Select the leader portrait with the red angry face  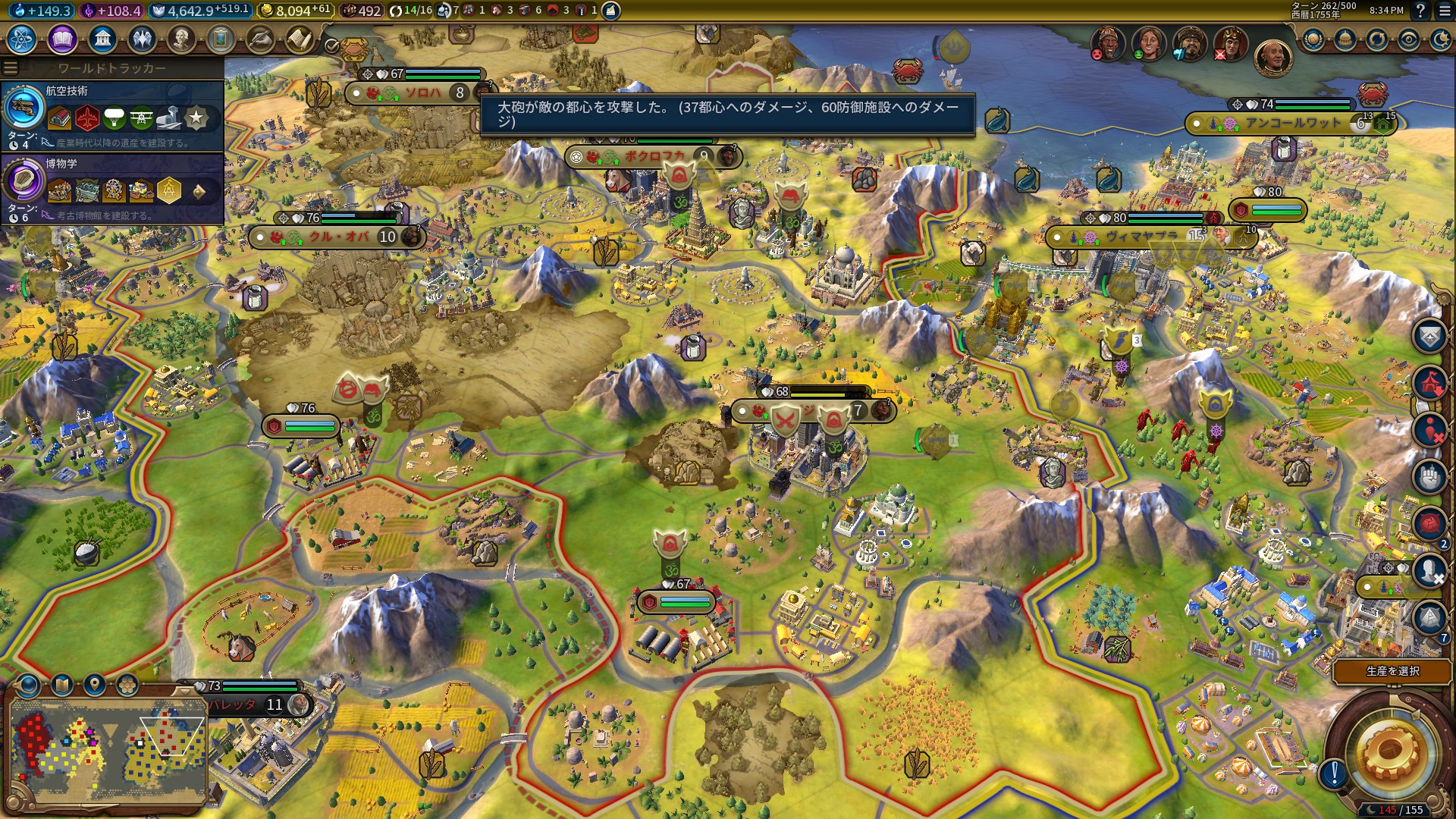tap(1108, 42)
